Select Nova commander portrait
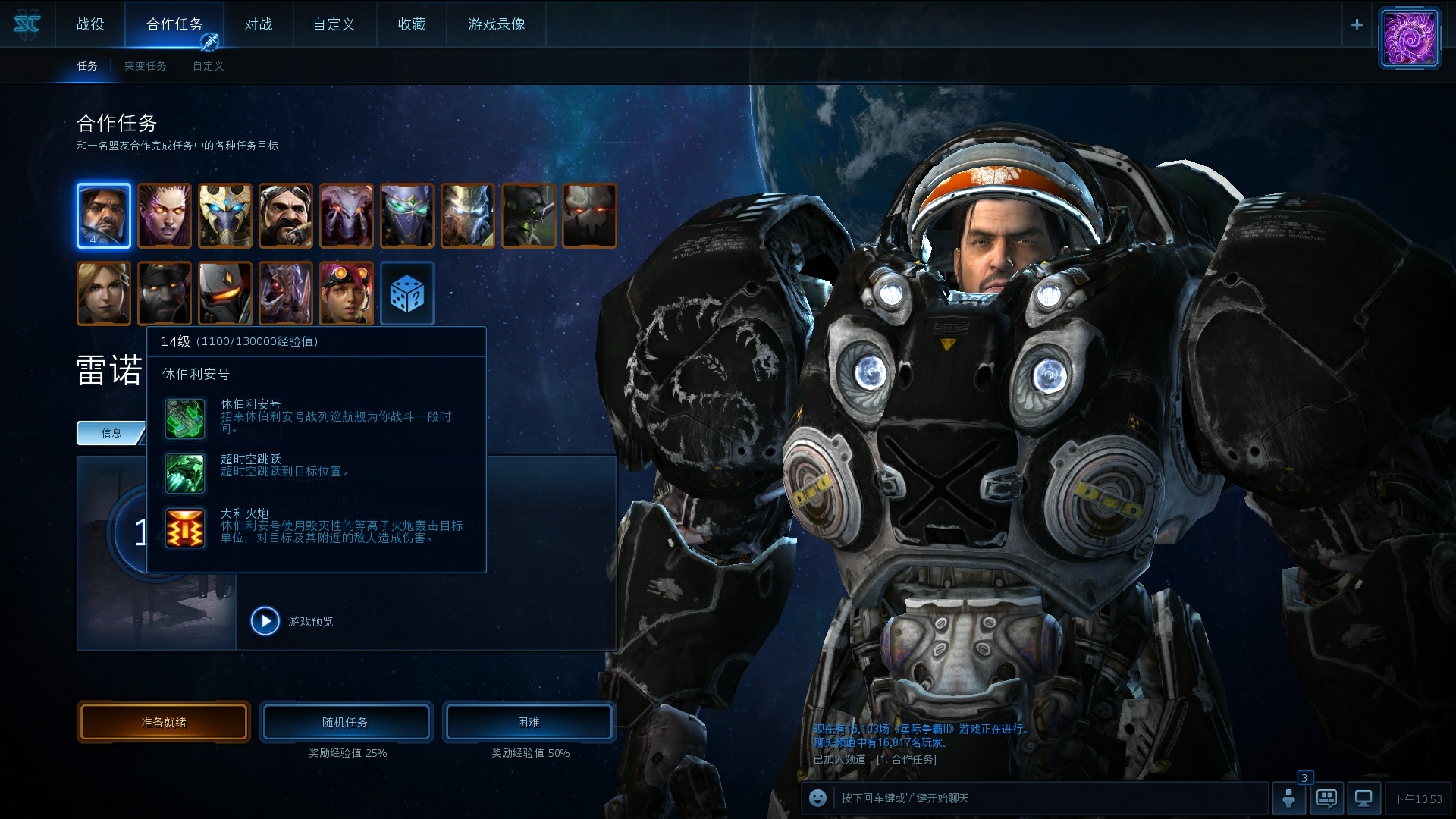The width and height of the screenshot is (1456, 819). pos(104,294)
